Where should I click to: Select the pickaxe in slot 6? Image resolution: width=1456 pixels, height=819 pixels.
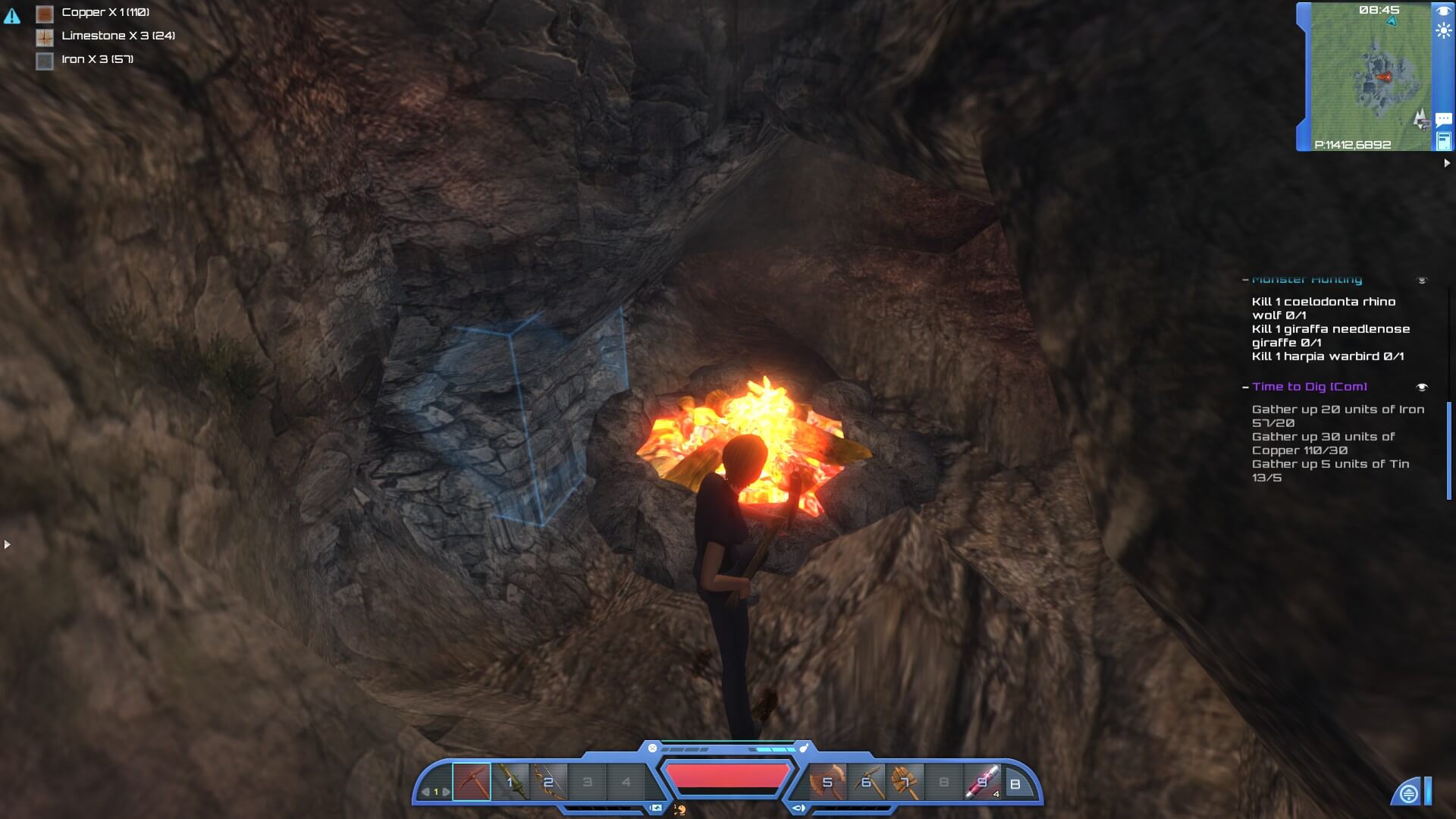(866, 782)
